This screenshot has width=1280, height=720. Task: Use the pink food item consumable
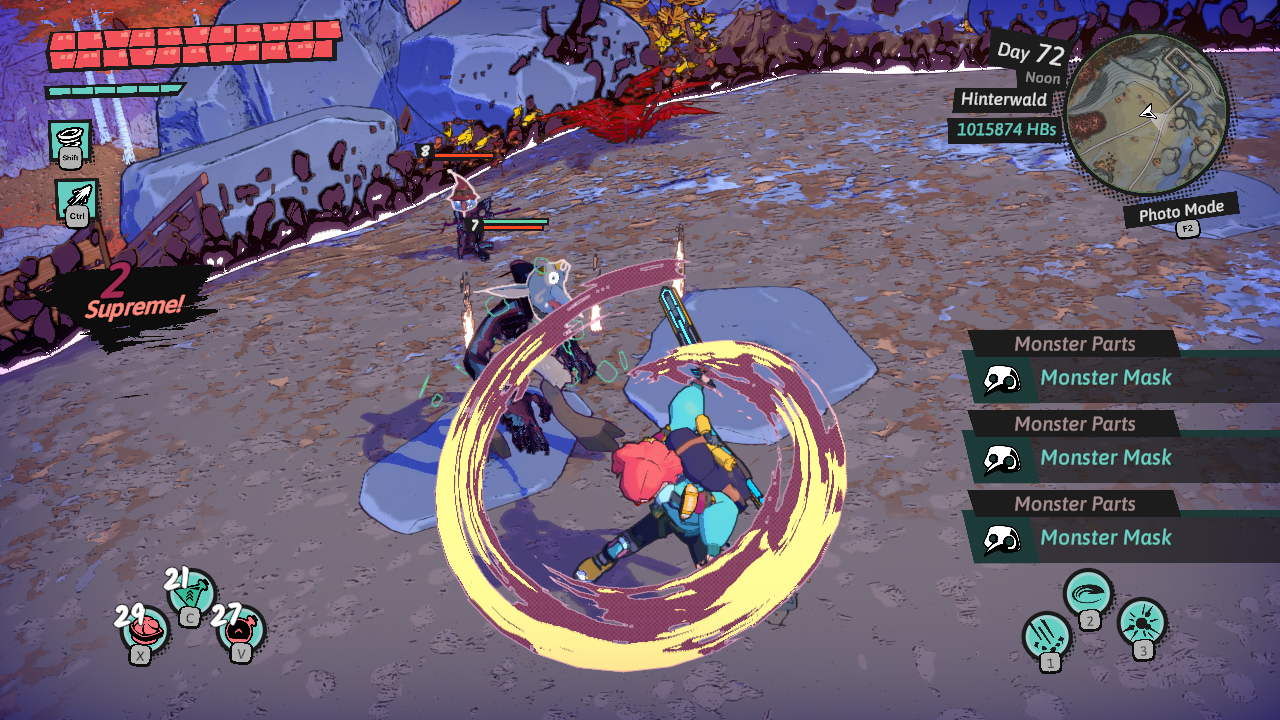click(146, 630)
